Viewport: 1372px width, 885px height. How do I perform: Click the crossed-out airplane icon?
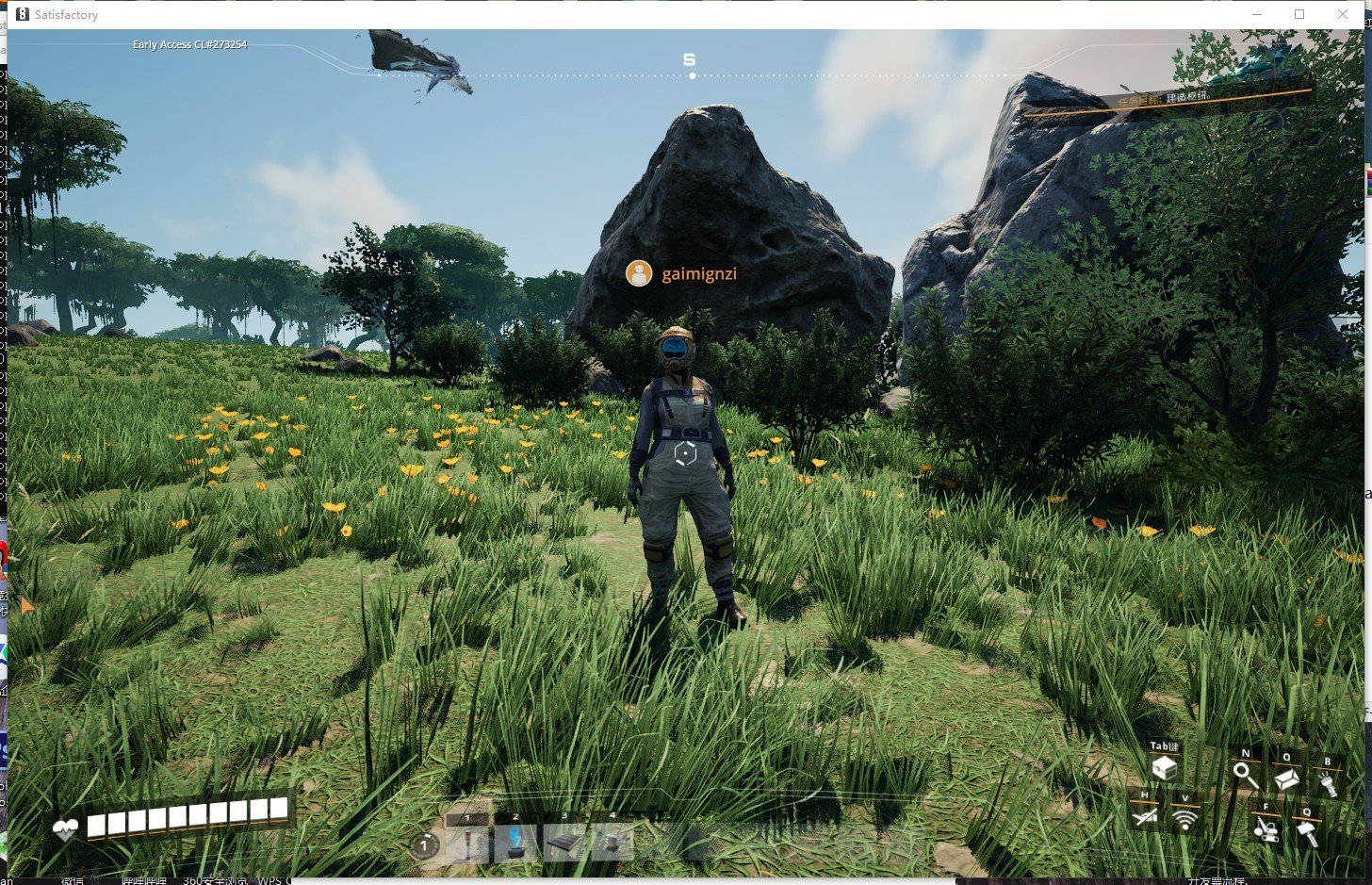(1145, 818)
